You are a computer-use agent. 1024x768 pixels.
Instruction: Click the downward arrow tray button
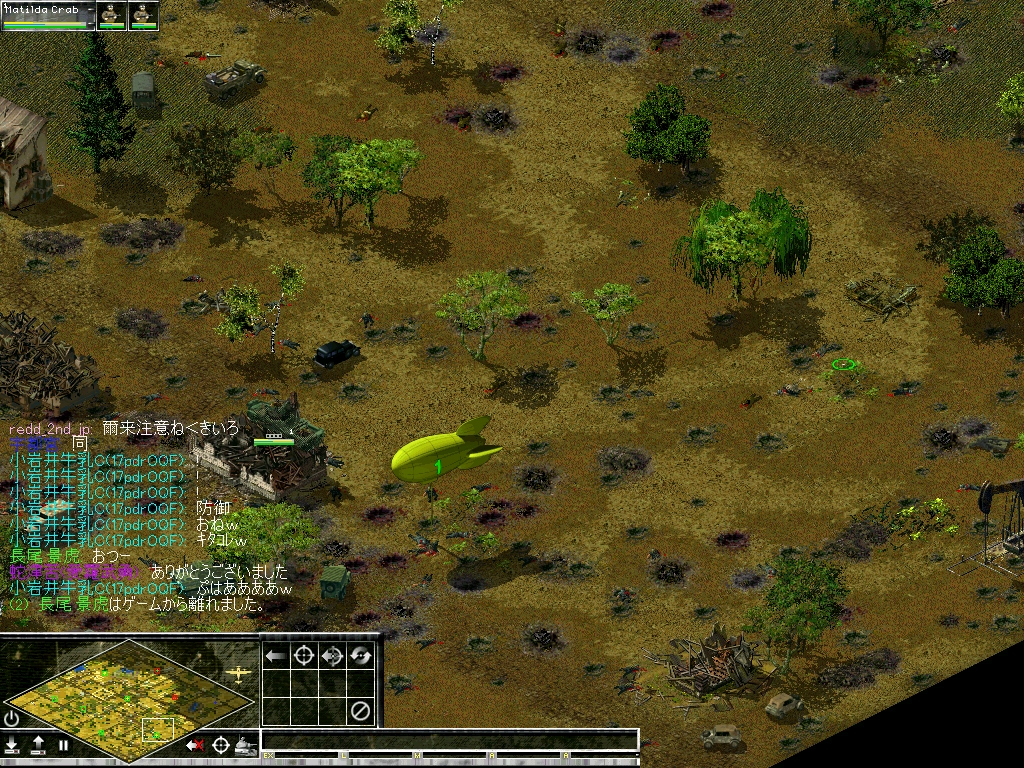click(12, 745)
